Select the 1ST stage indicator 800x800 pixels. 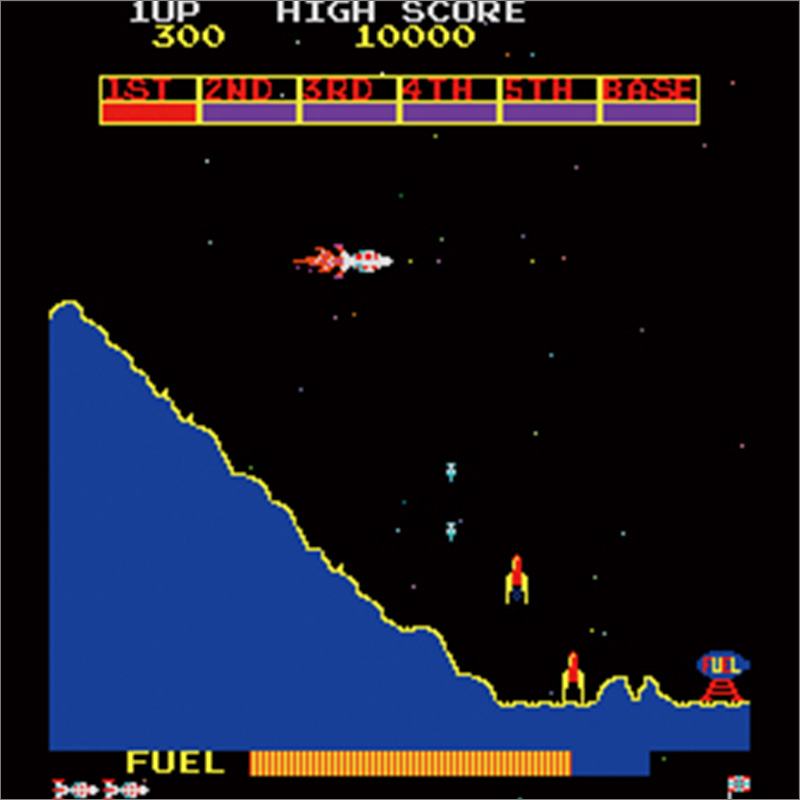pyautogui.click(x=150, y=100)
